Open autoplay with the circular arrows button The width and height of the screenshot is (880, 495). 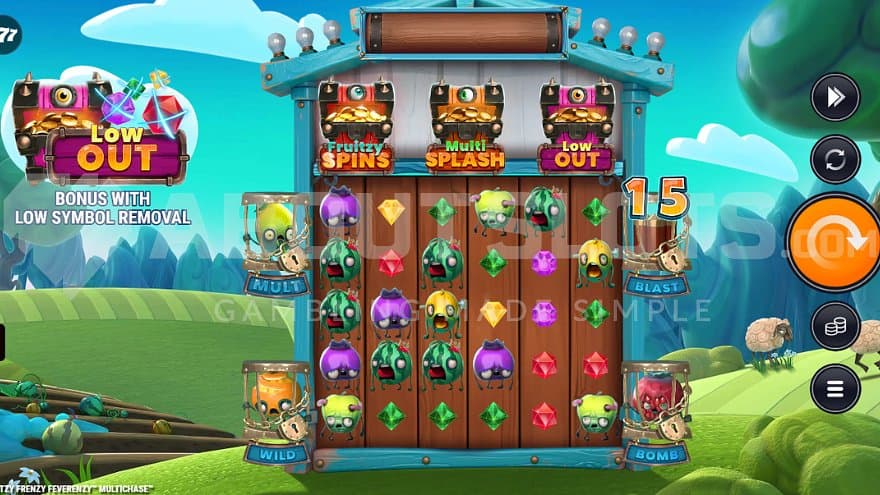(x=835, y=159)
